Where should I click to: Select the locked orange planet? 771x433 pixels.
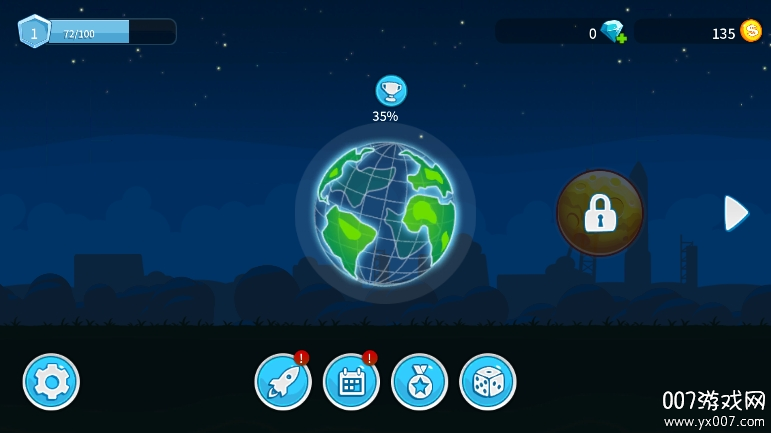600,213
